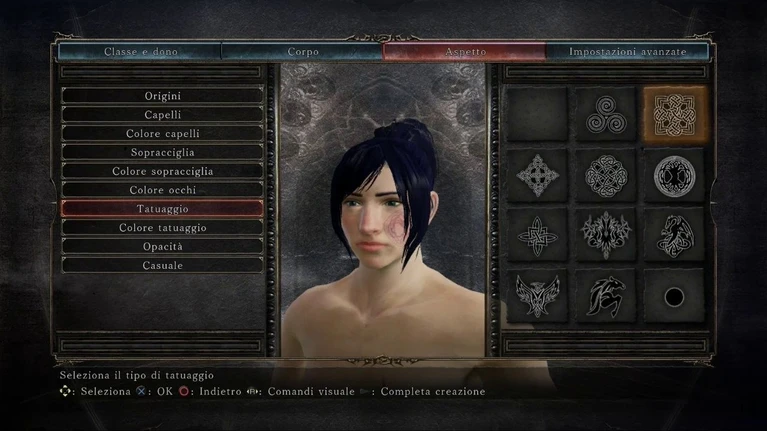767x431 pixels.
Task: Choose the Origini menu entry
Action: click(x=162, y=96)
